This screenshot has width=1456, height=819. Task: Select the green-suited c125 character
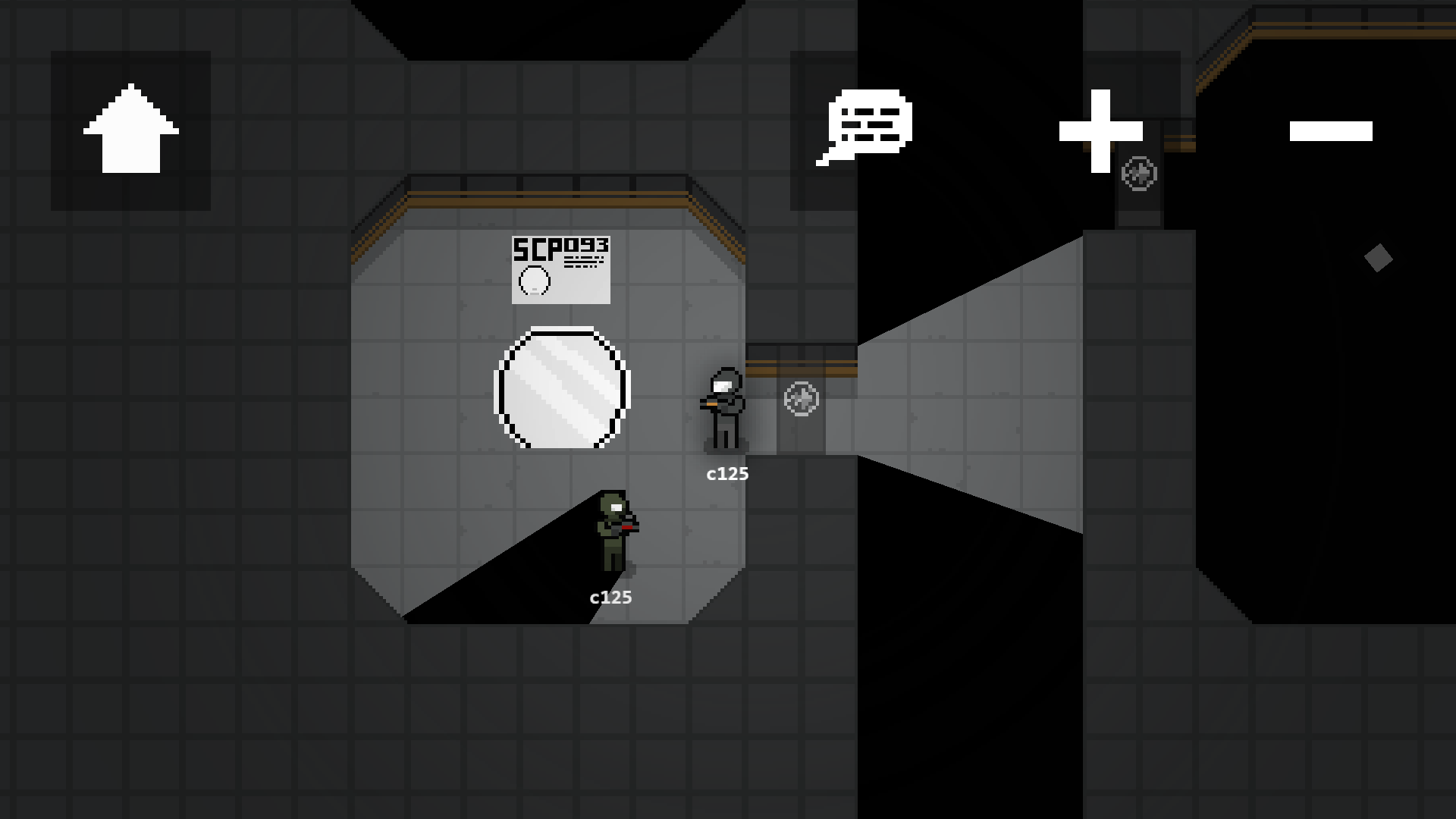[614, 531]
